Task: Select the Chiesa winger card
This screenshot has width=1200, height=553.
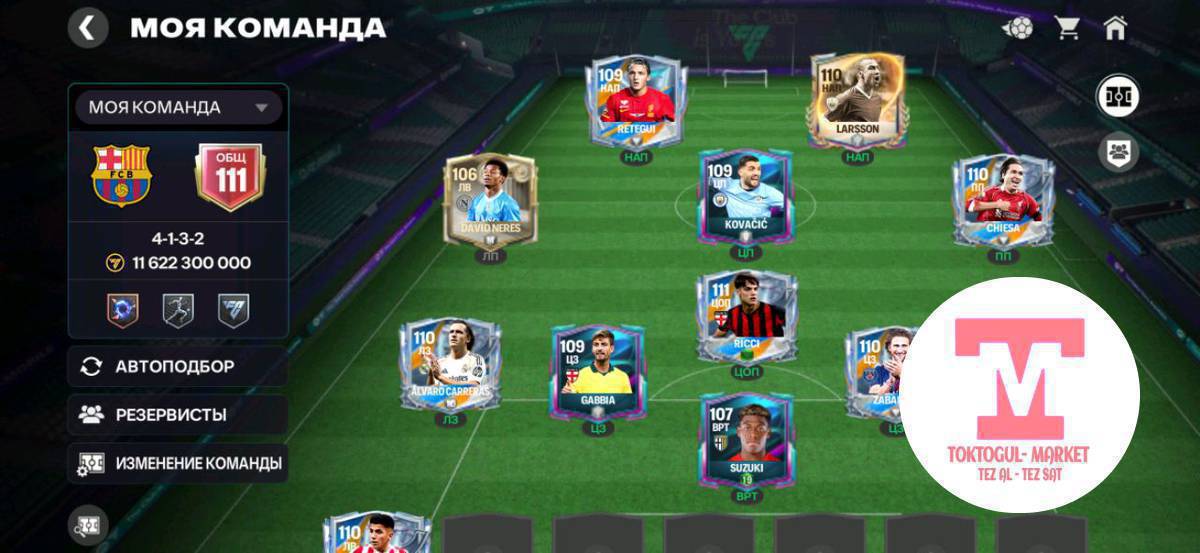Action: 1001,200
